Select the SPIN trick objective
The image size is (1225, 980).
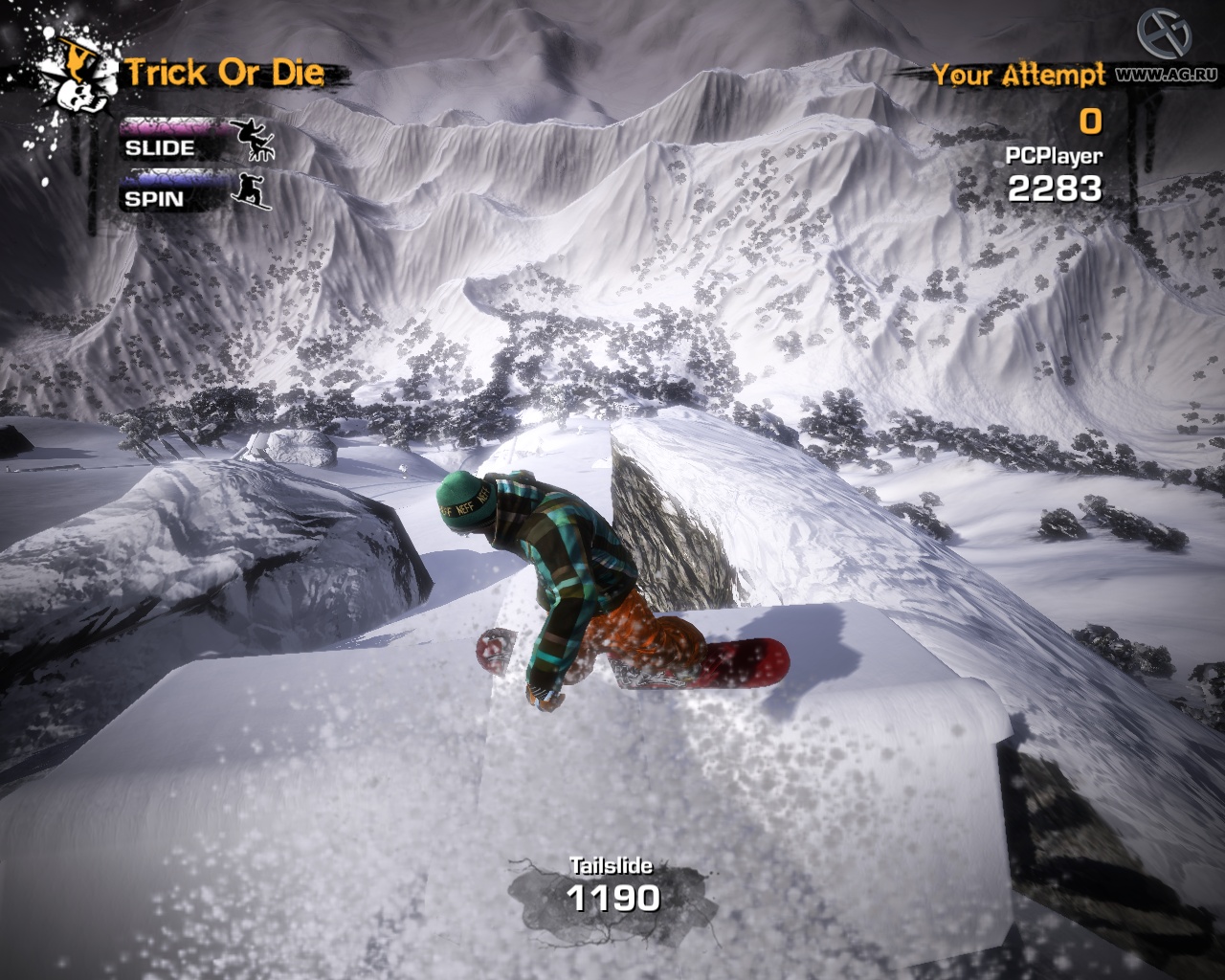pos(154,198)
